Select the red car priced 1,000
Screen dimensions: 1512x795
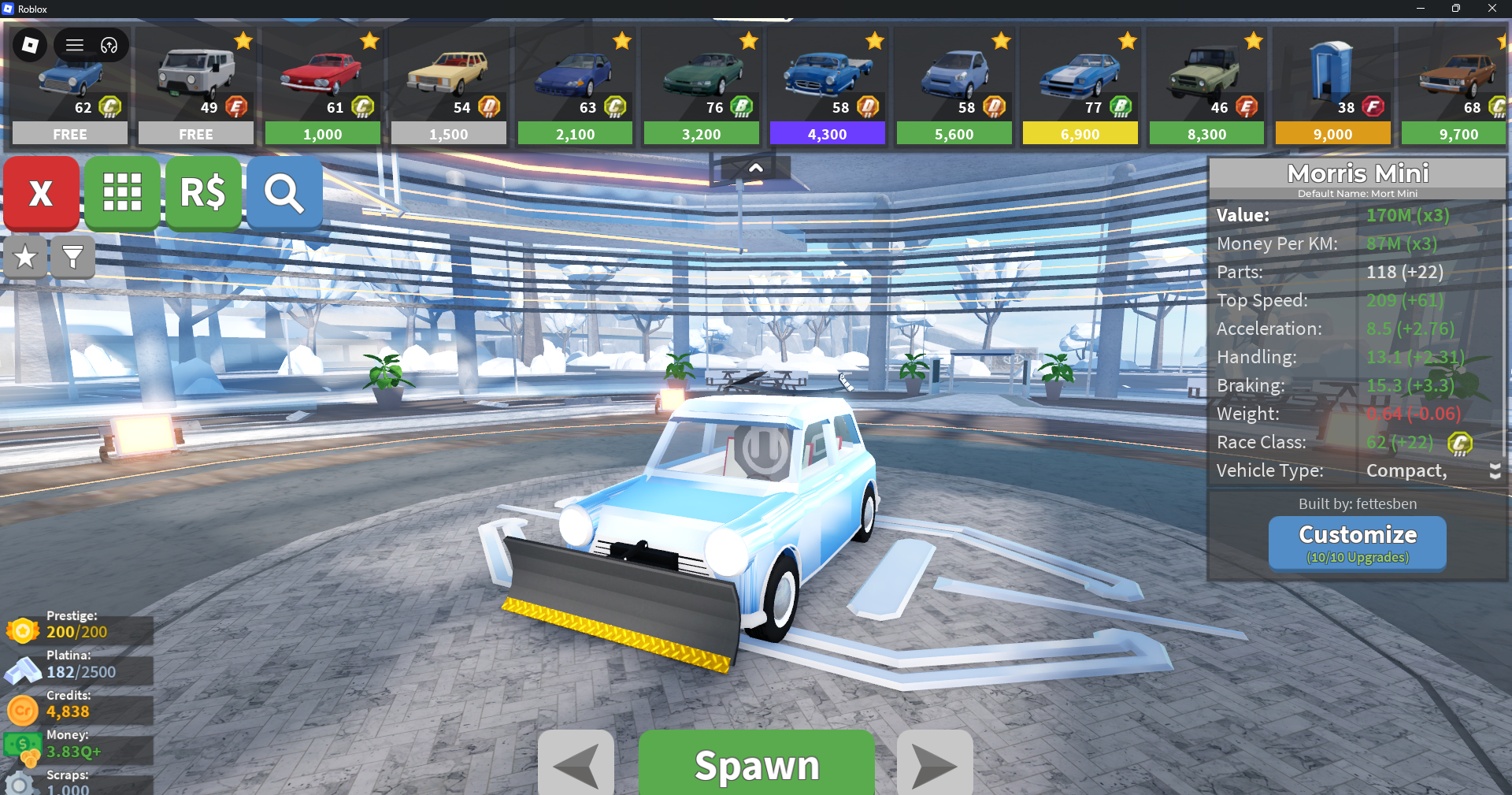pos(322,87)
